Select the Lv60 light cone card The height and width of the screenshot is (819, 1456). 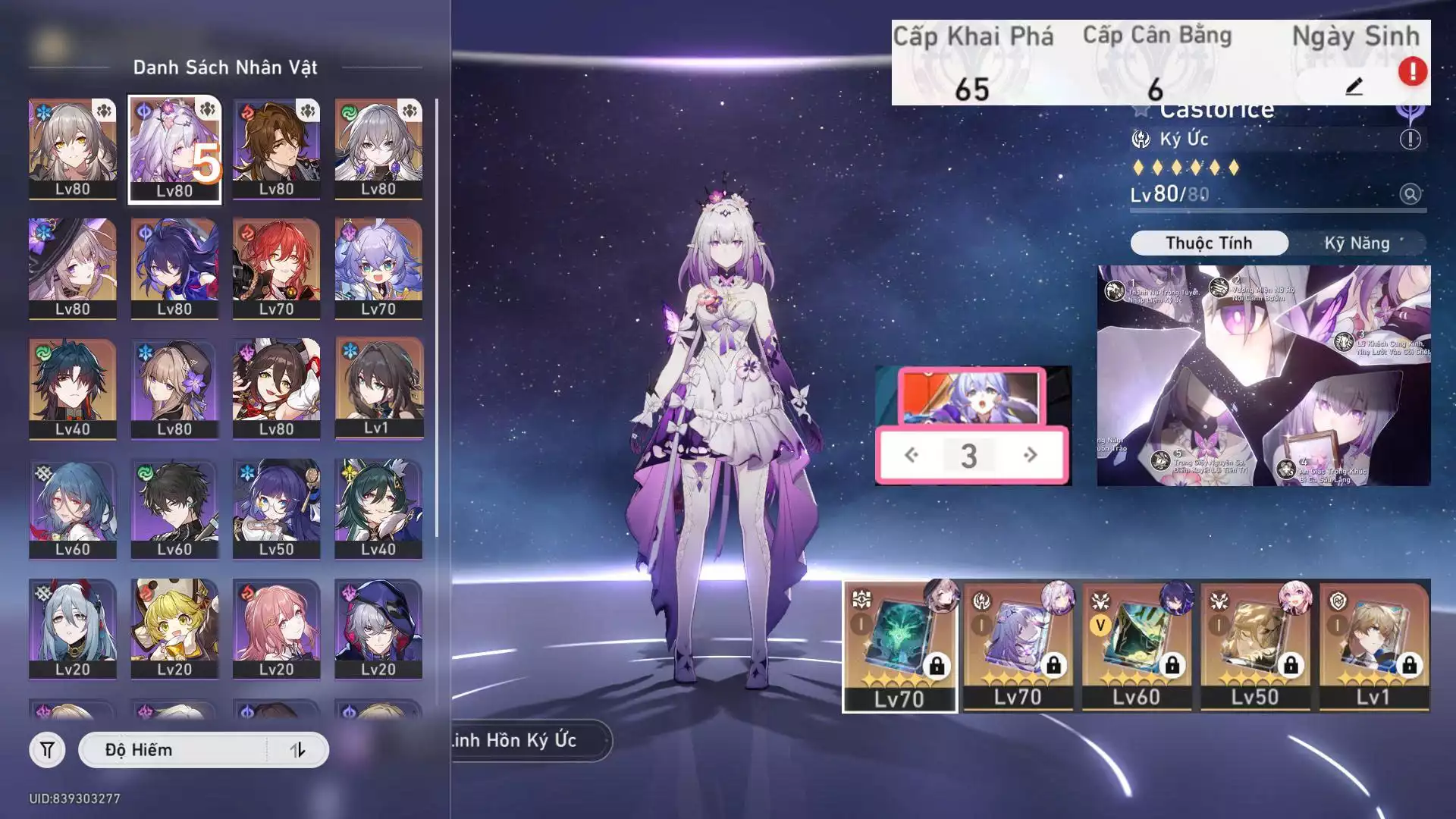tap(1136, 646)
